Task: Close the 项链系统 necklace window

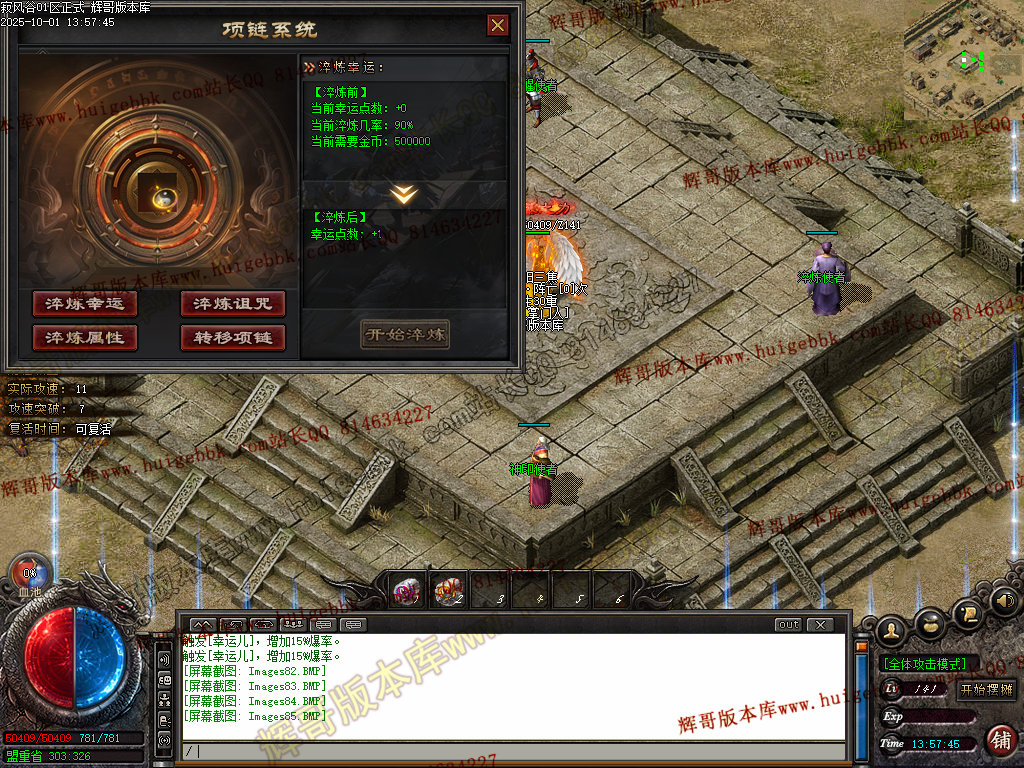Action: 497,26
